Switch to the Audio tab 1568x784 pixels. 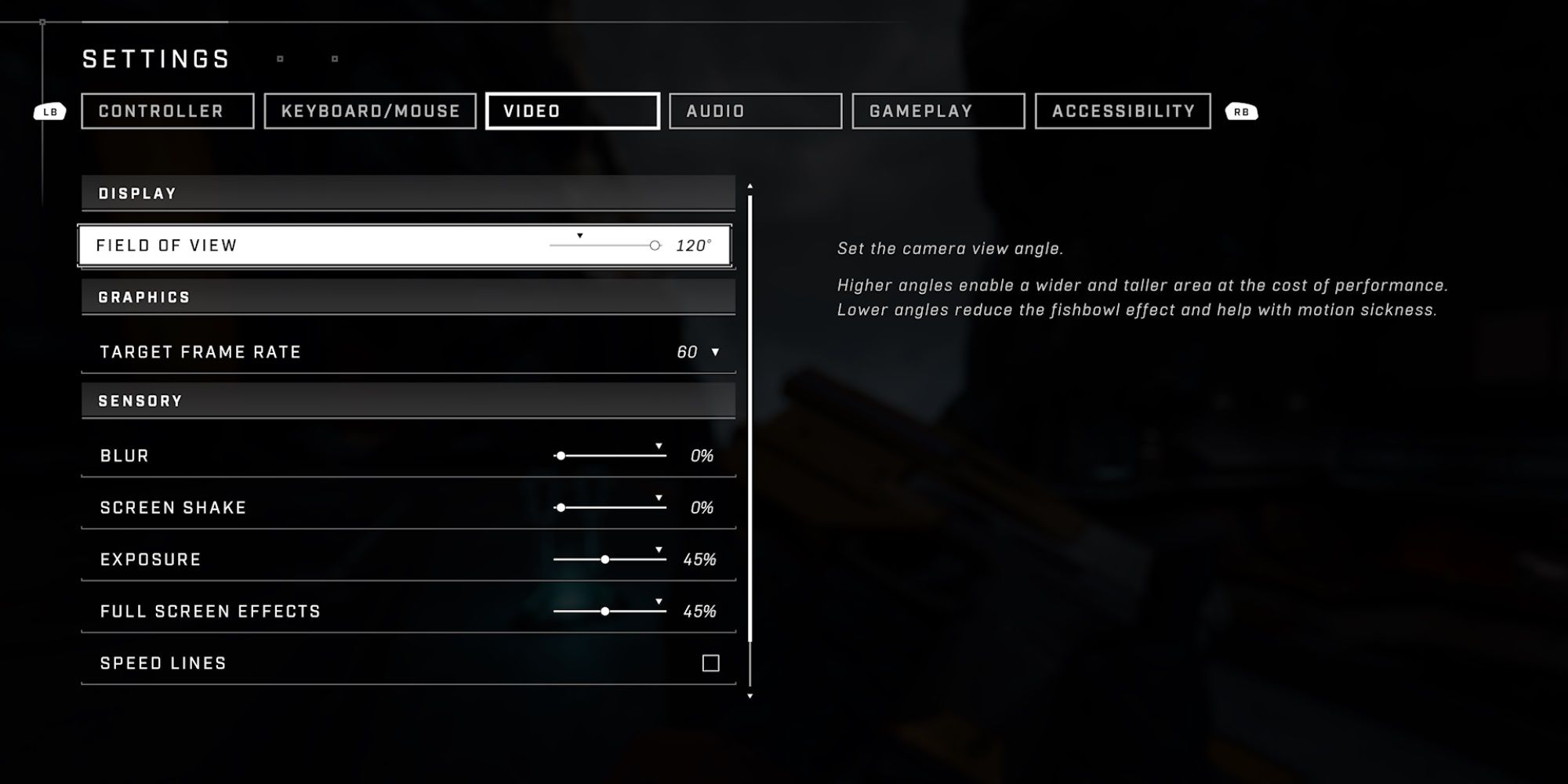click(755, 111)
